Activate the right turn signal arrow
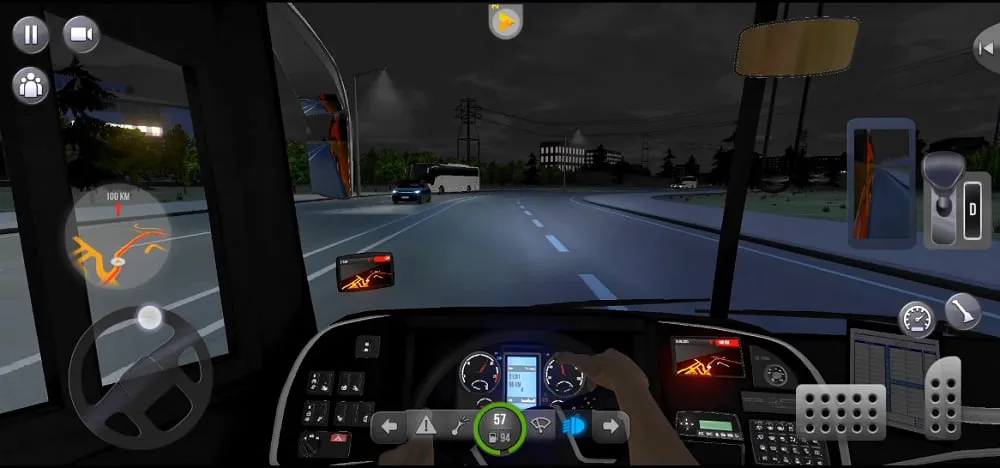The height and width of the screenshot is (468, 1000). pos(610,427)
